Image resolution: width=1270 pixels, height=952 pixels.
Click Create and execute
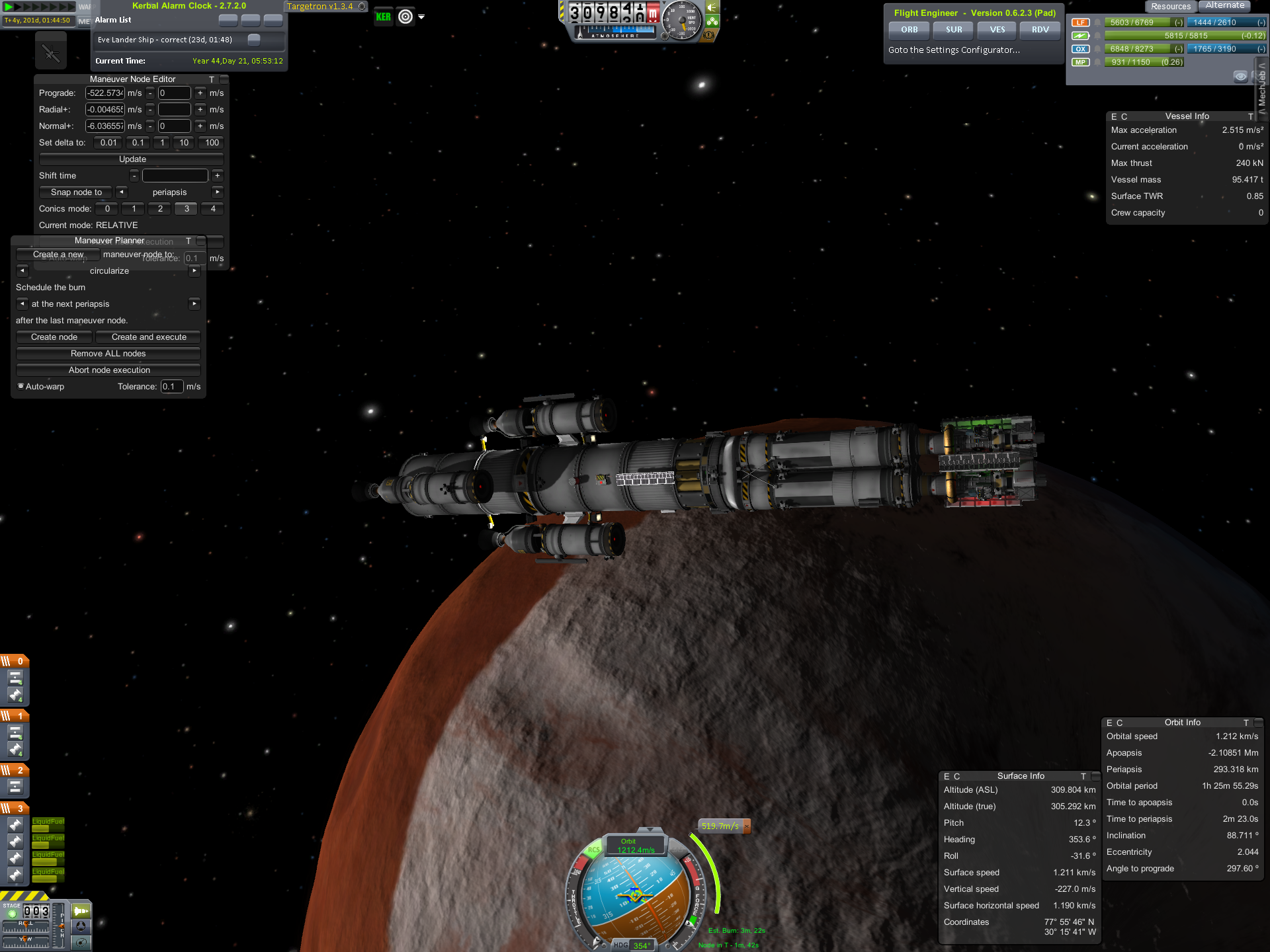149,337
